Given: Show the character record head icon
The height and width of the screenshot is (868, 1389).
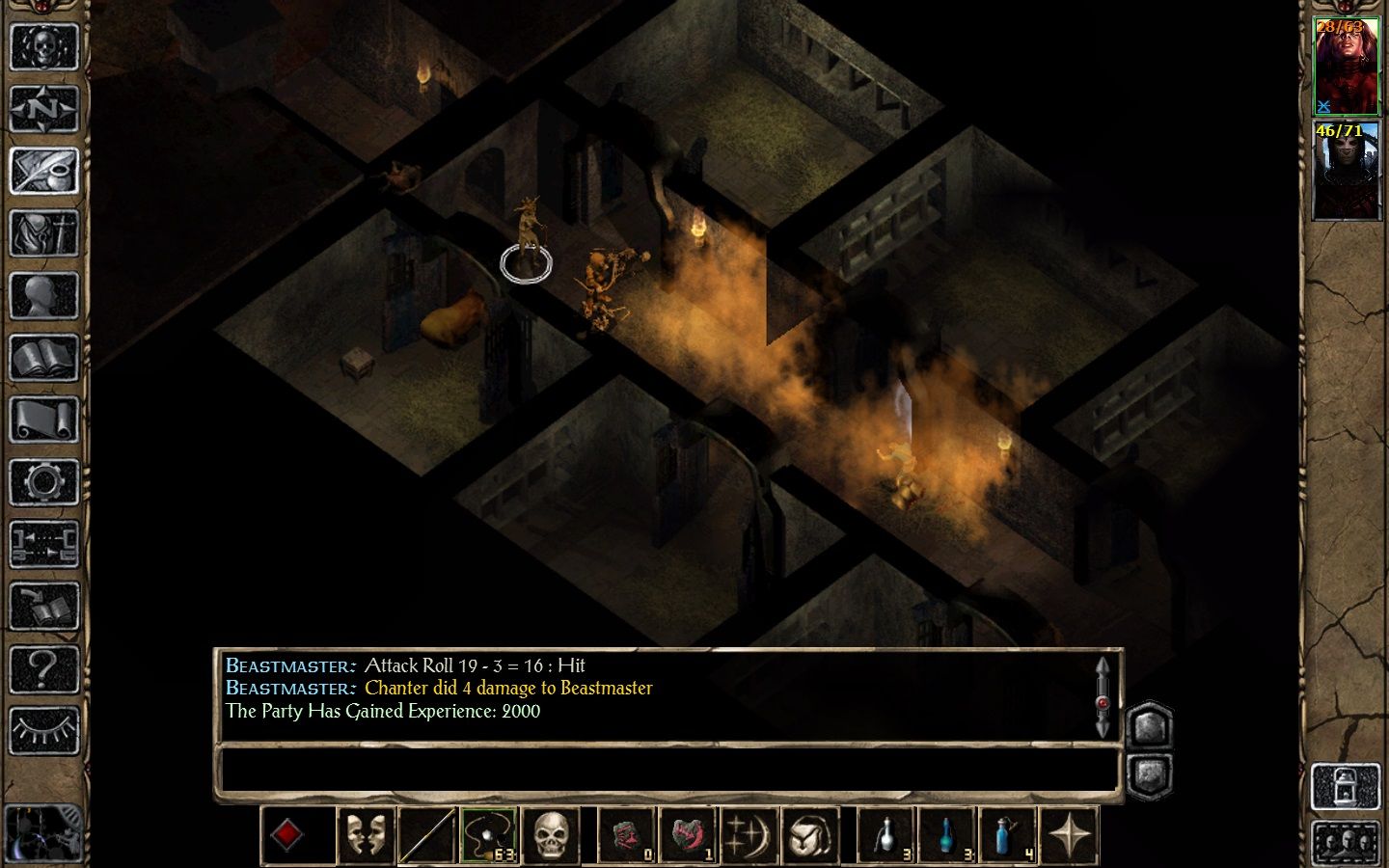Looking at the screenshot, I should coord(43,296).
